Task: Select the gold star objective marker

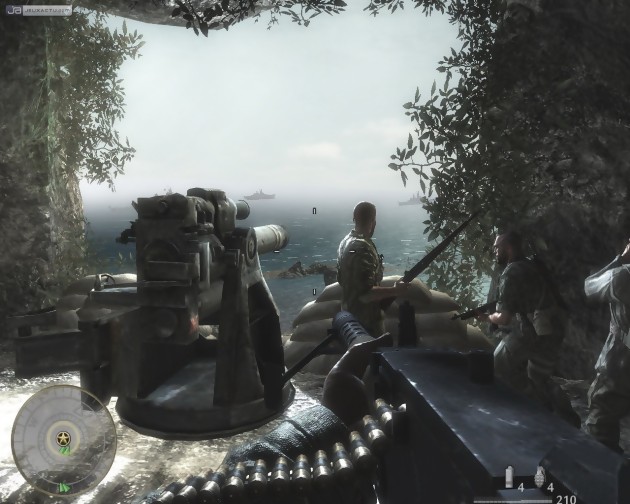Action: [x=63, y=437]
